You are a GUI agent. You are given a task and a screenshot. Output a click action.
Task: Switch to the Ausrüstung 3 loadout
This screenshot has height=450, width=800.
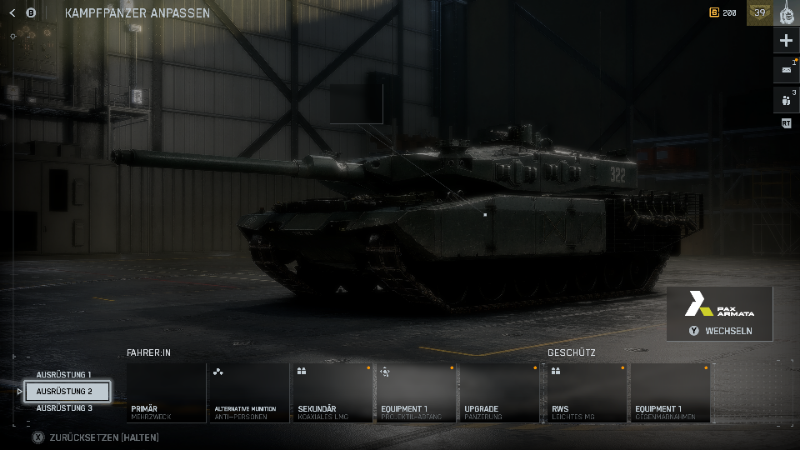click(x=64, y=408)
